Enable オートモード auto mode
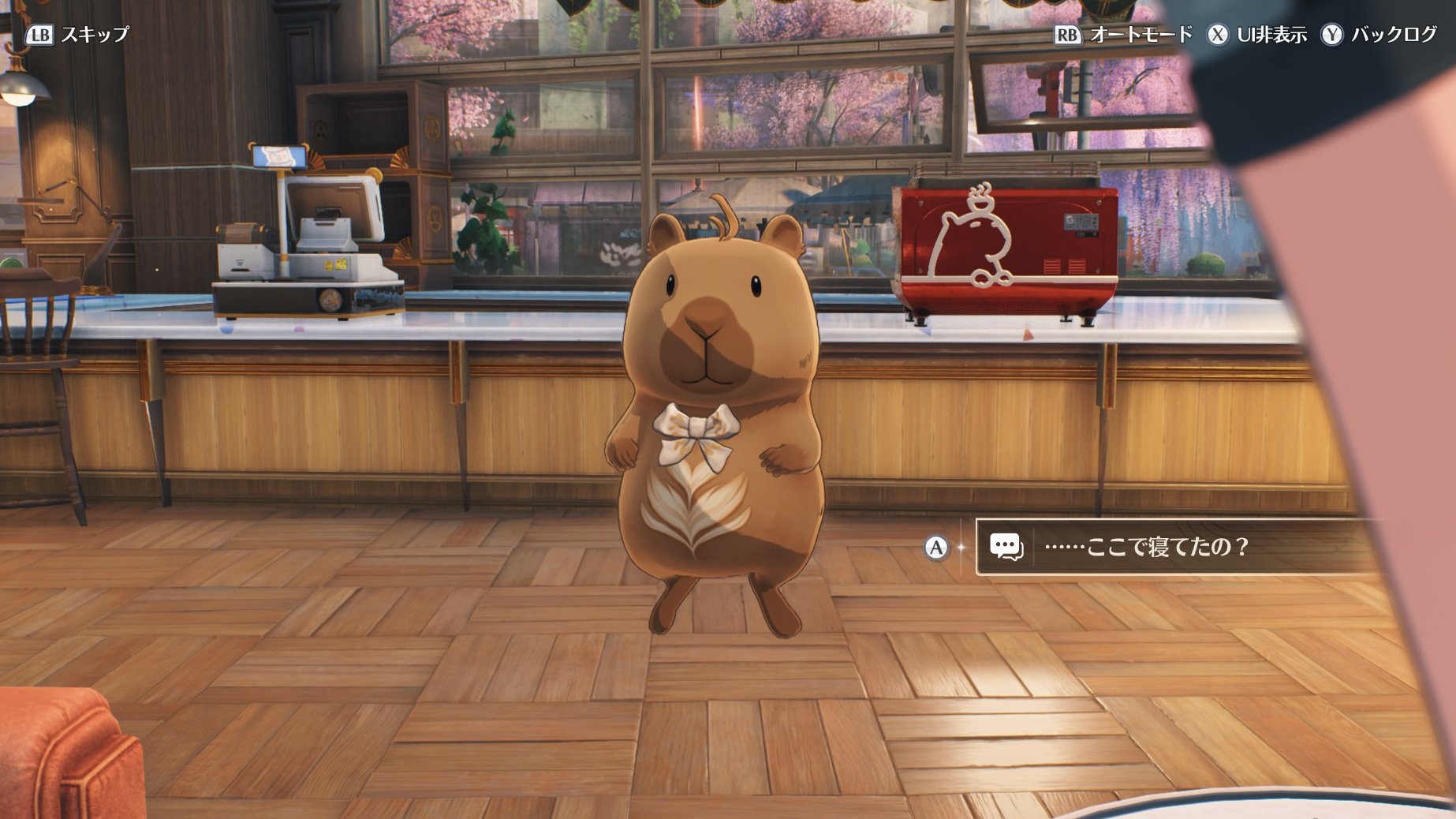The image size is (1456, 819). [x=1125, y=35]
